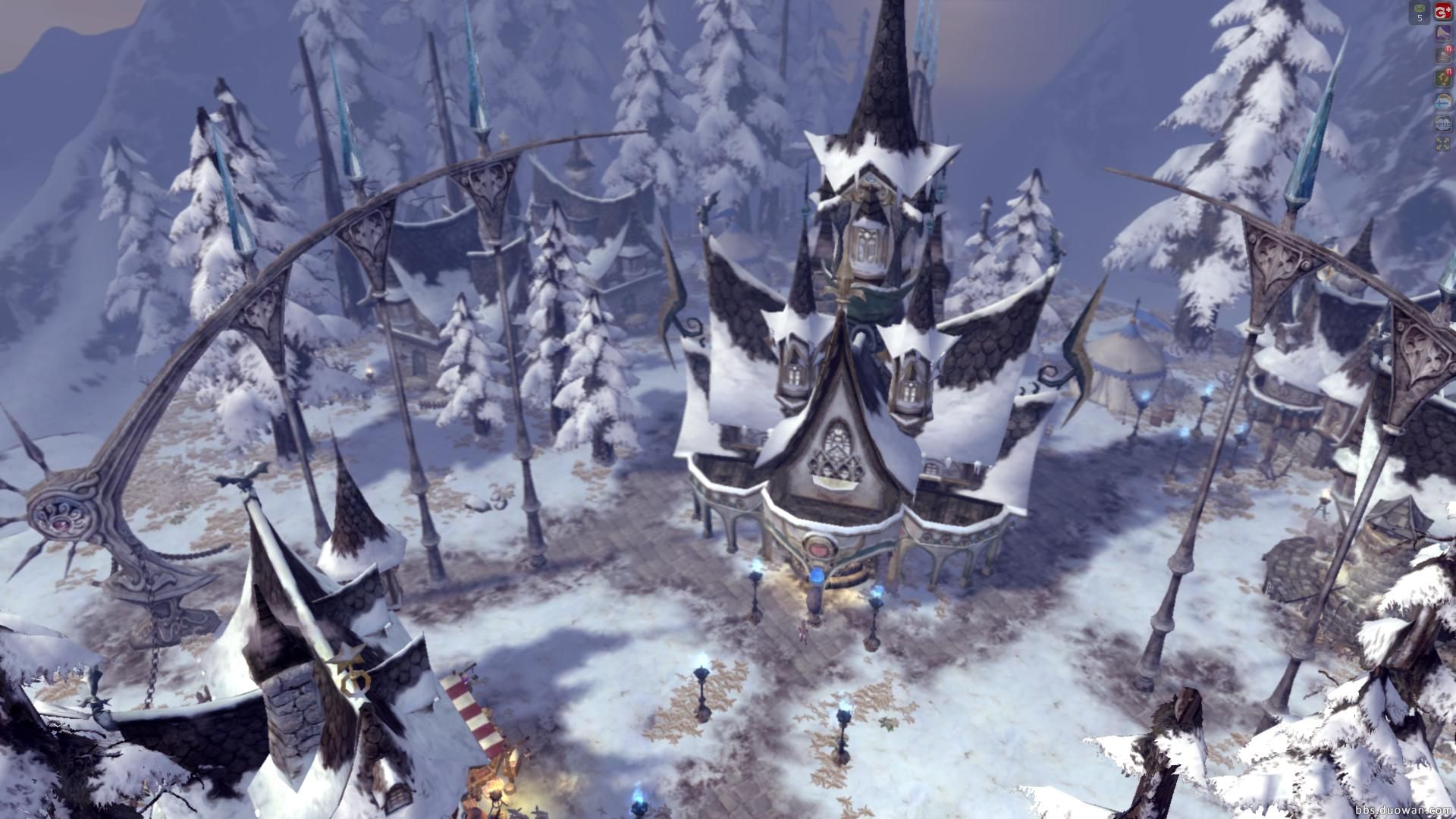Open the question mark help icon
This screenshot has height=819, width=1456.
pyautogui.click(x=1442, y=77)
